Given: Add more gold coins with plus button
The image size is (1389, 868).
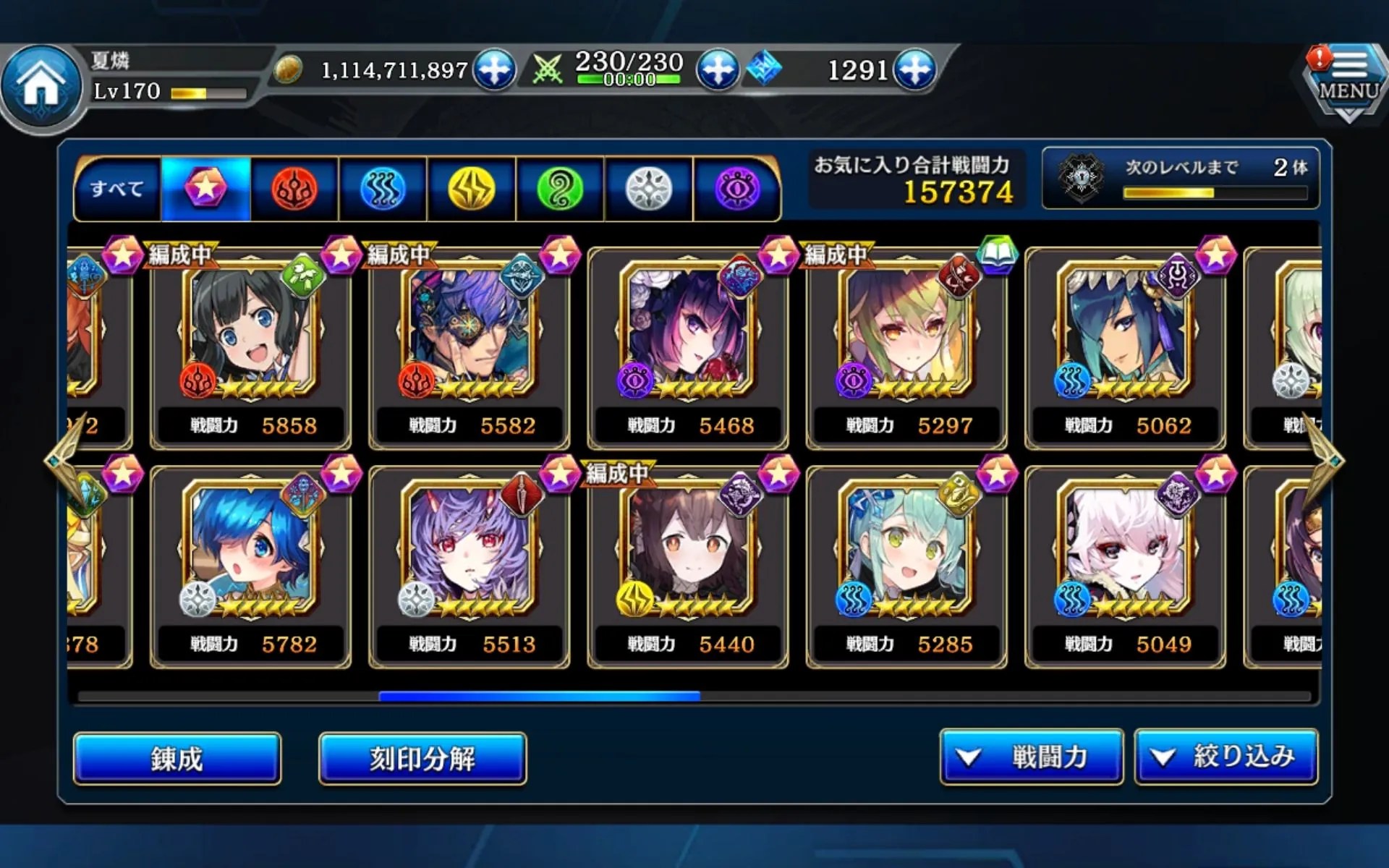Looking at the screenshot, I should coord(494,70).
